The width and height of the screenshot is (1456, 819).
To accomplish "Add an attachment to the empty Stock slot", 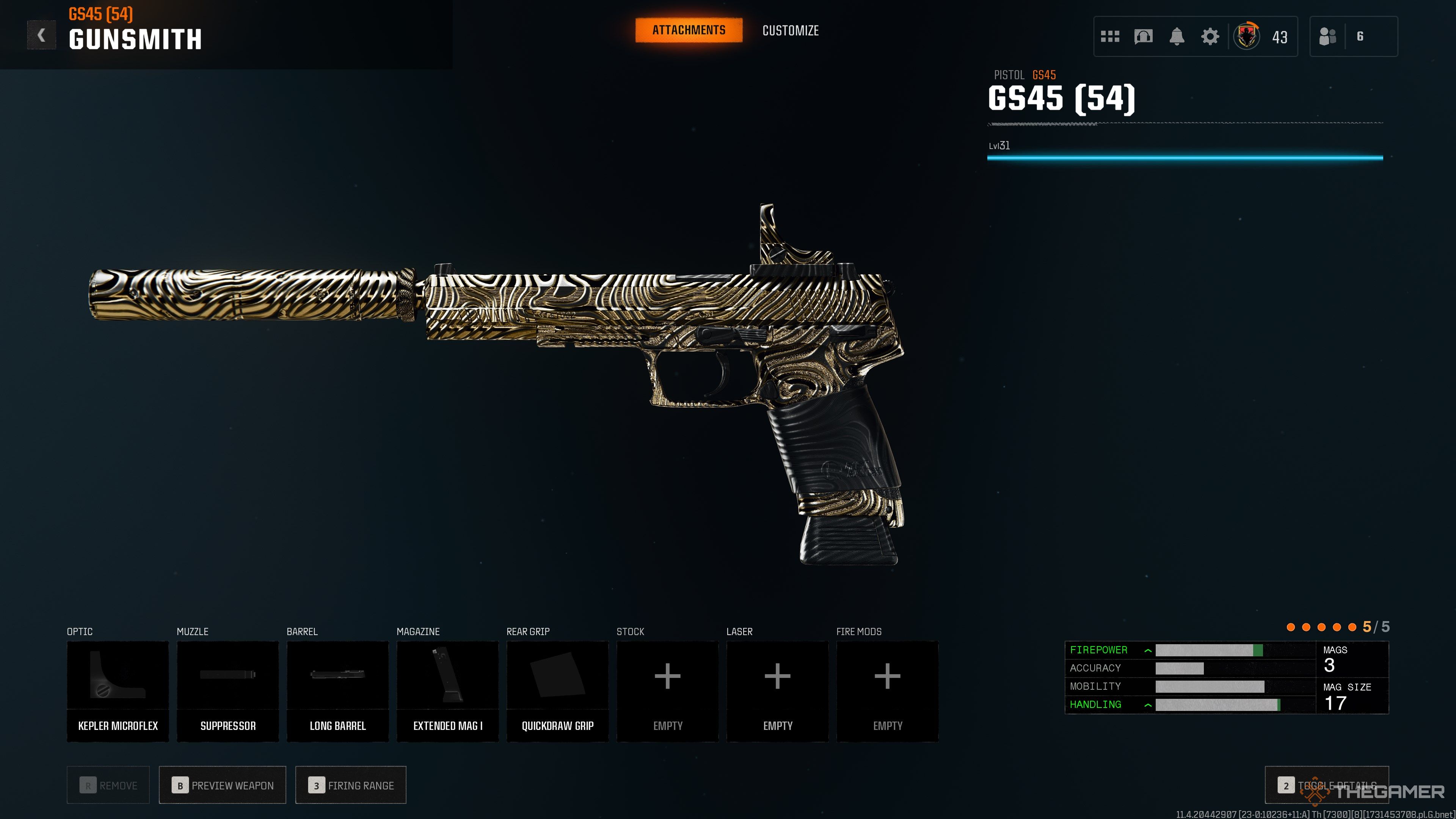I will (x=667, y=691).
